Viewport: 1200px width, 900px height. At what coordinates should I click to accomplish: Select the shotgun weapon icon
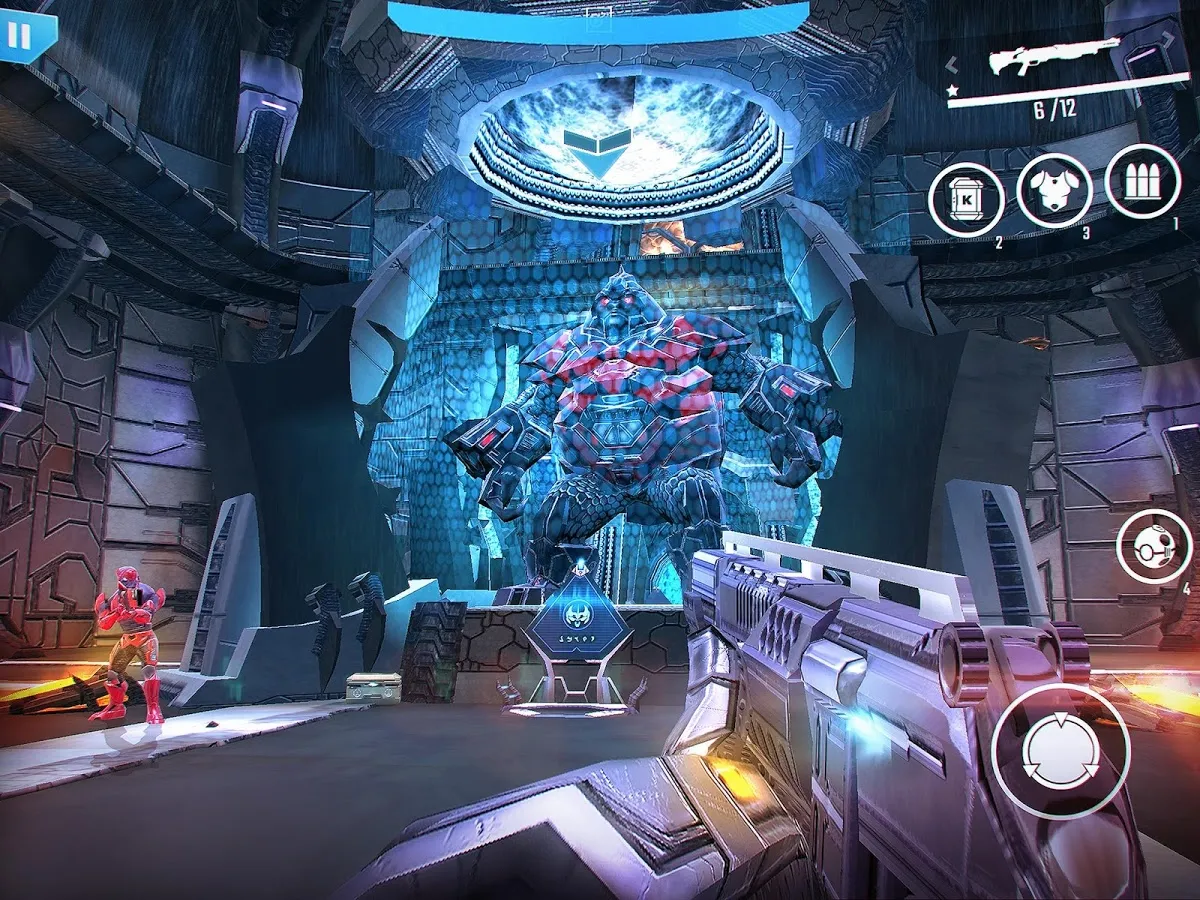1052,58
